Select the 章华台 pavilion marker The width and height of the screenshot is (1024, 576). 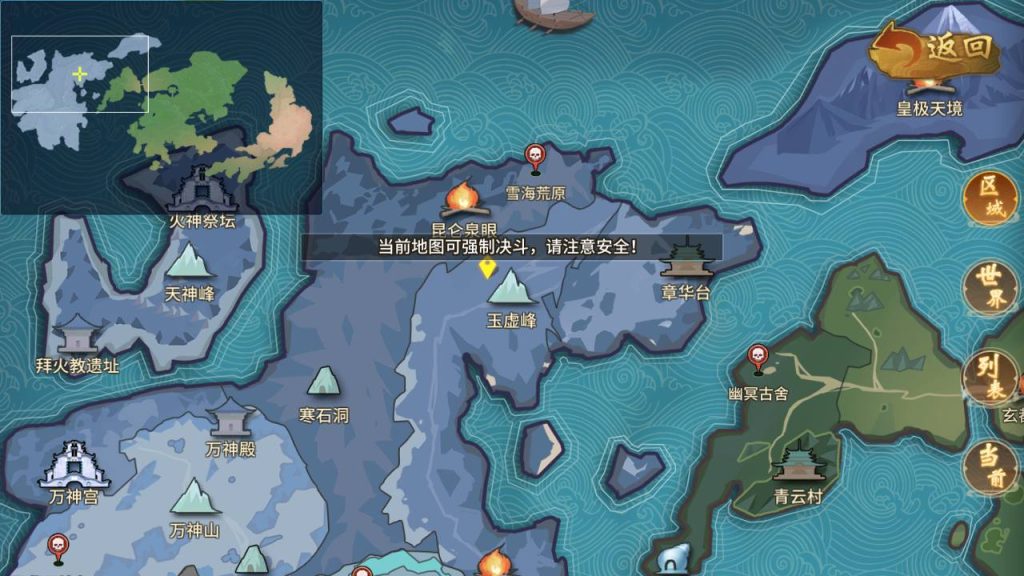[x=686, y=264]
